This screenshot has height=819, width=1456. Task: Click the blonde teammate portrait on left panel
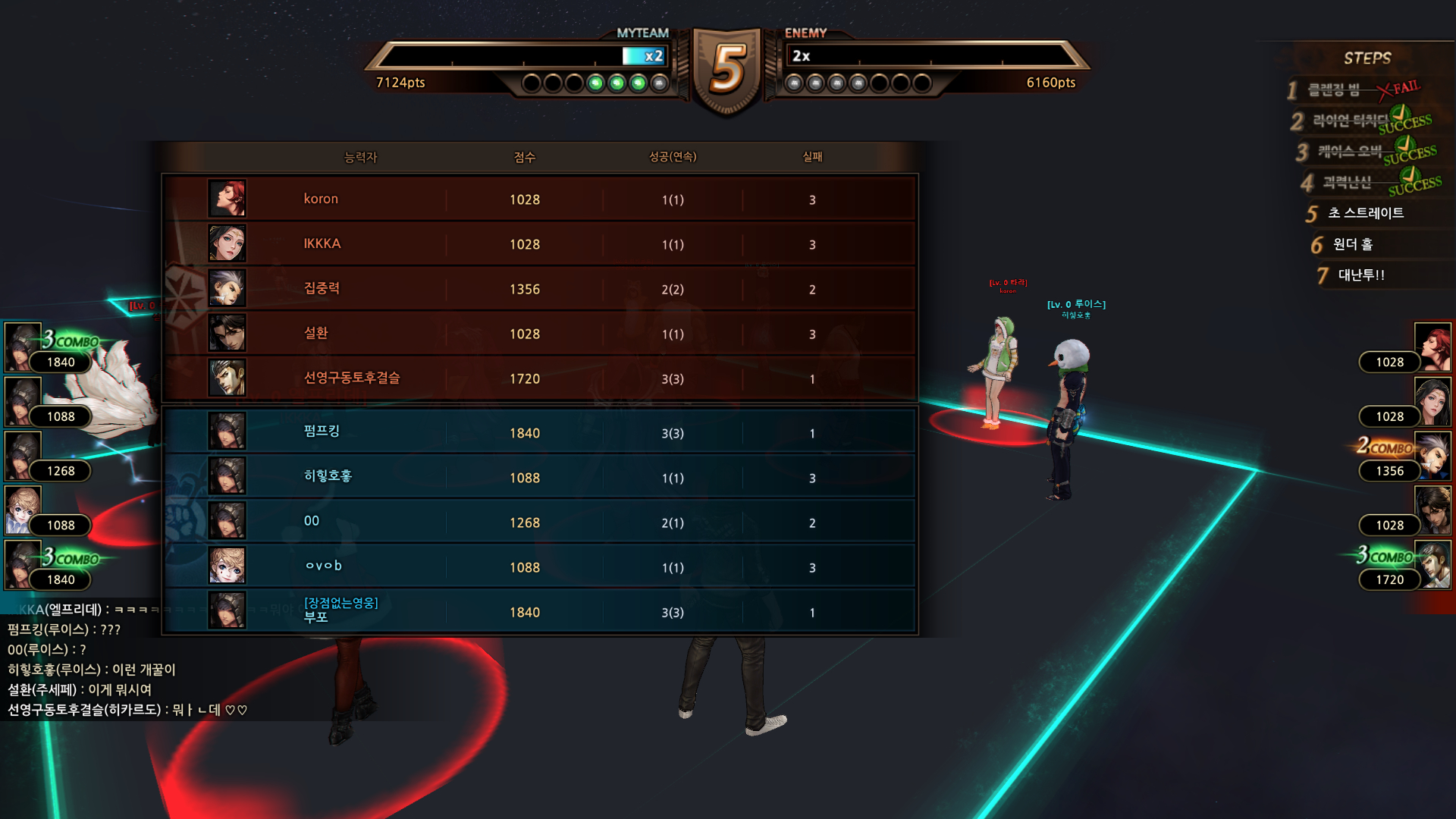click(22, 510)
